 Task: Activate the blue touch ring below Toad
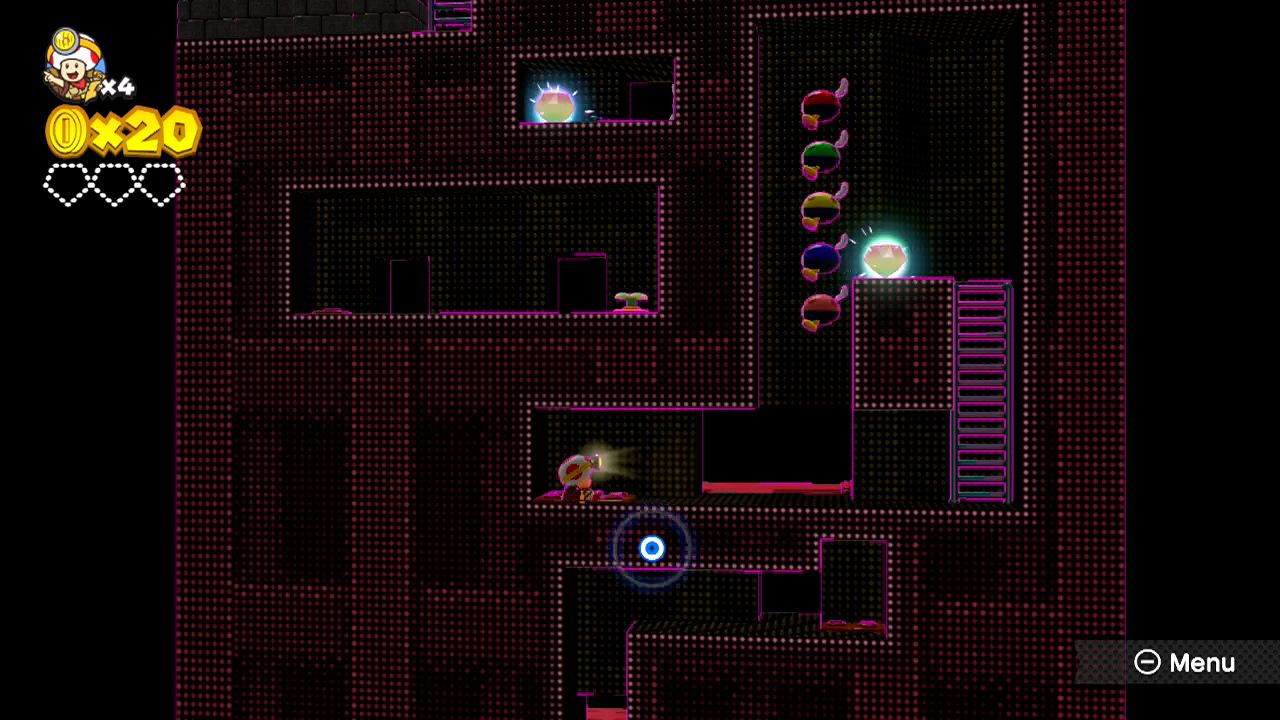653,547
